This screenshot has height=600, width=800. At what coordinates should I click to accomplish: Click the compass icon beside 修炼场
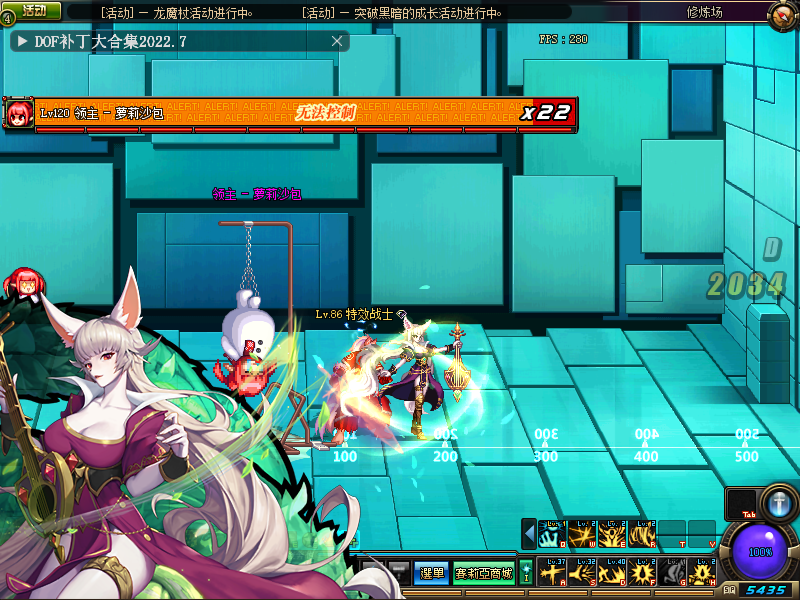[x=783, y=13]
